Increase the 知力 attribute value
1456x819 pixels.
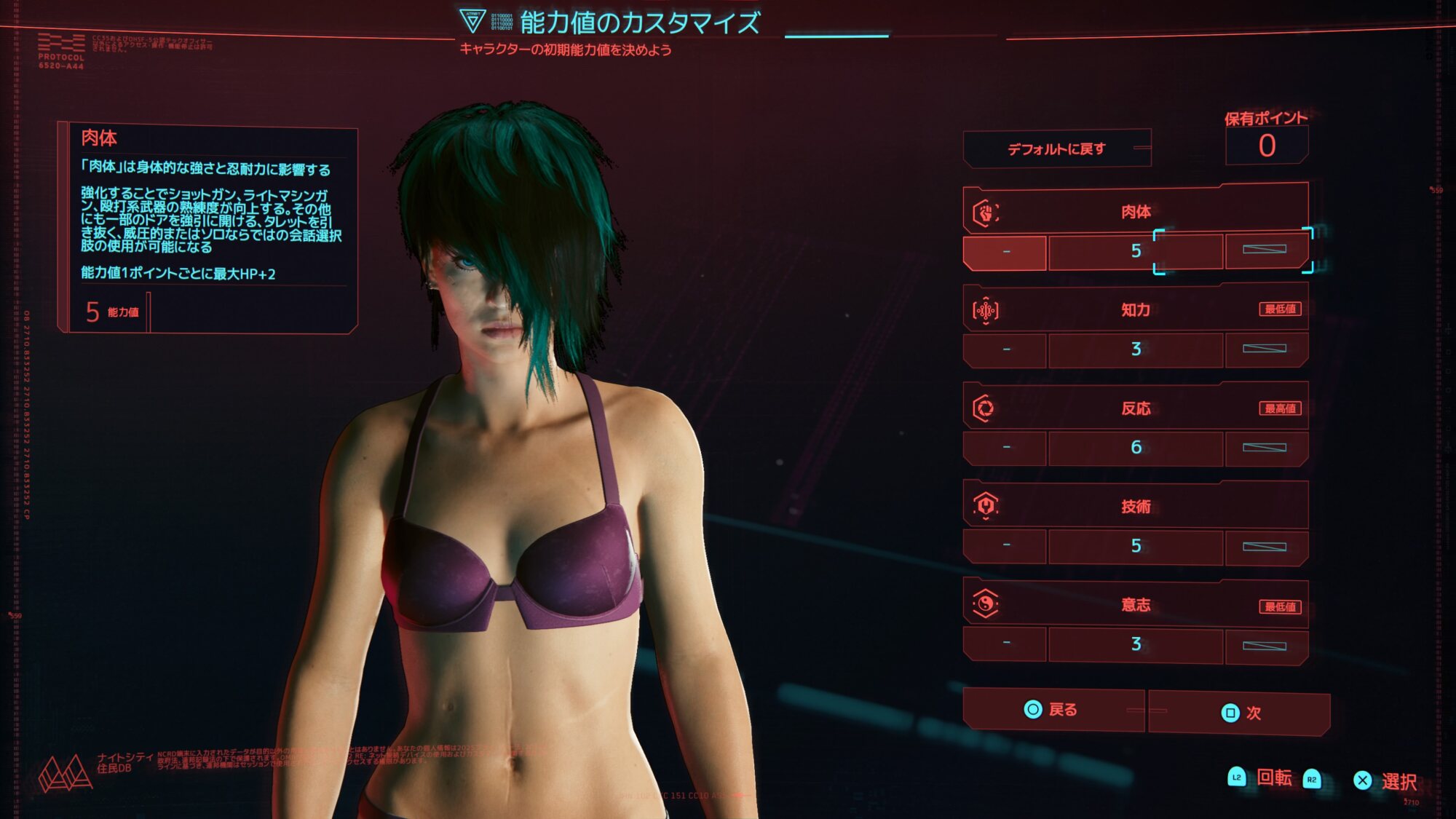click(x=1265, y=349)
